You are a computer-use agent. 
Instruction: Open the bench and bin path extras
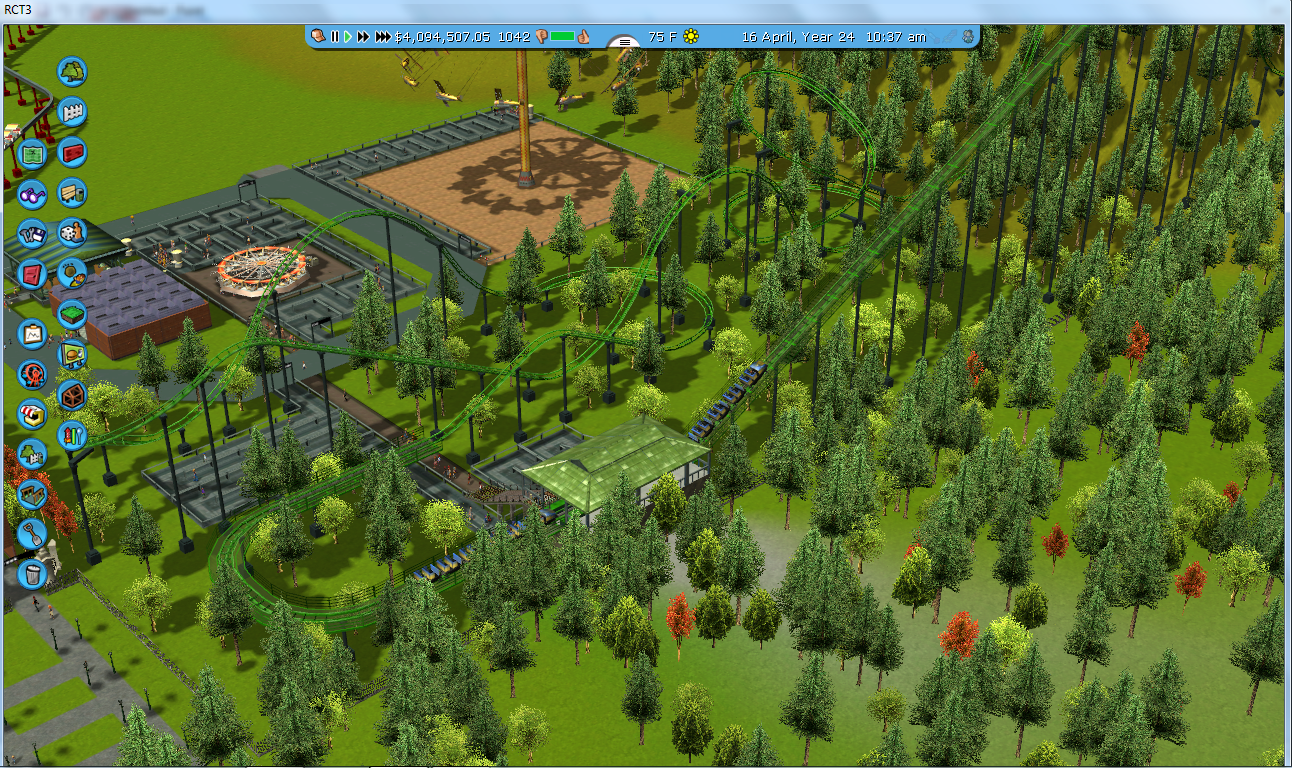[x=72, y=192]
